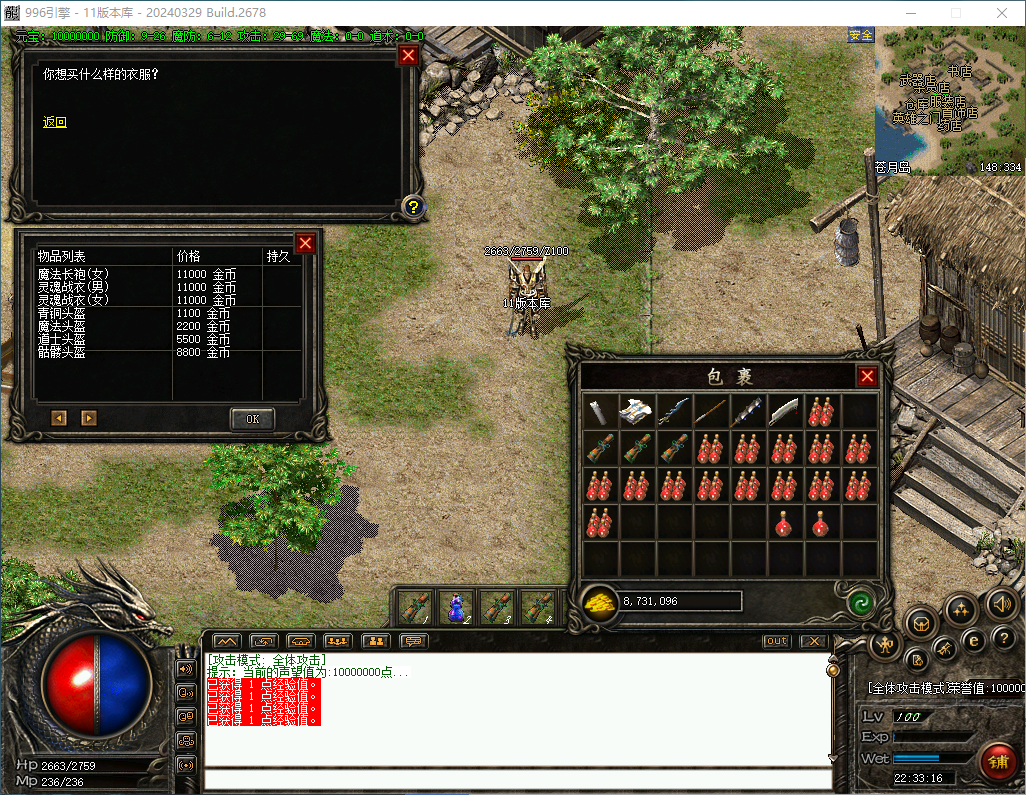This screenshot has width=1026, height=795.
Task: Select 道士头盔 priced 5500 gold
Action: (61, 340)
